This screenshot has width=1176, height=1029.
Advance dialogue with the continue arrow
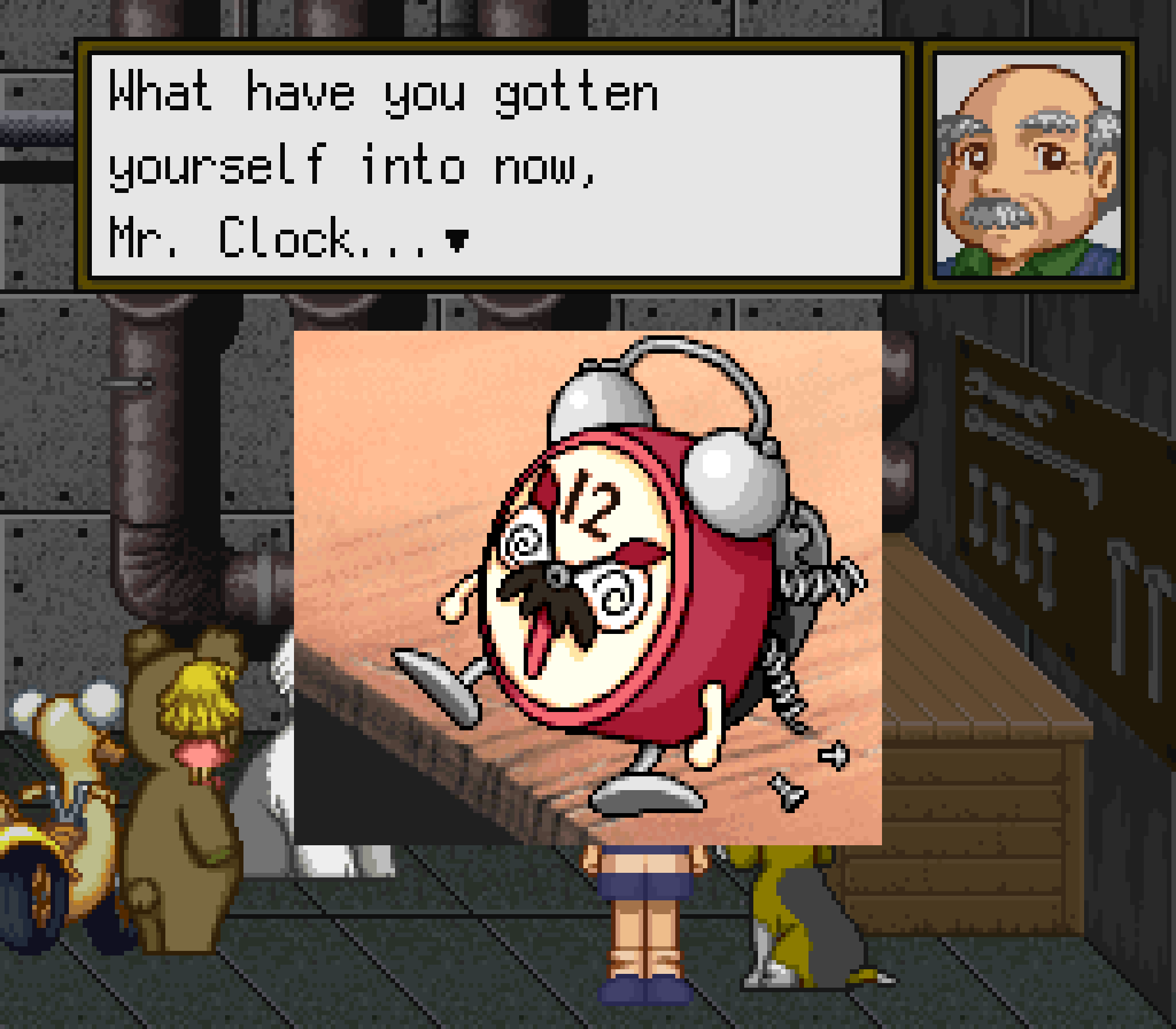point(457,241)
